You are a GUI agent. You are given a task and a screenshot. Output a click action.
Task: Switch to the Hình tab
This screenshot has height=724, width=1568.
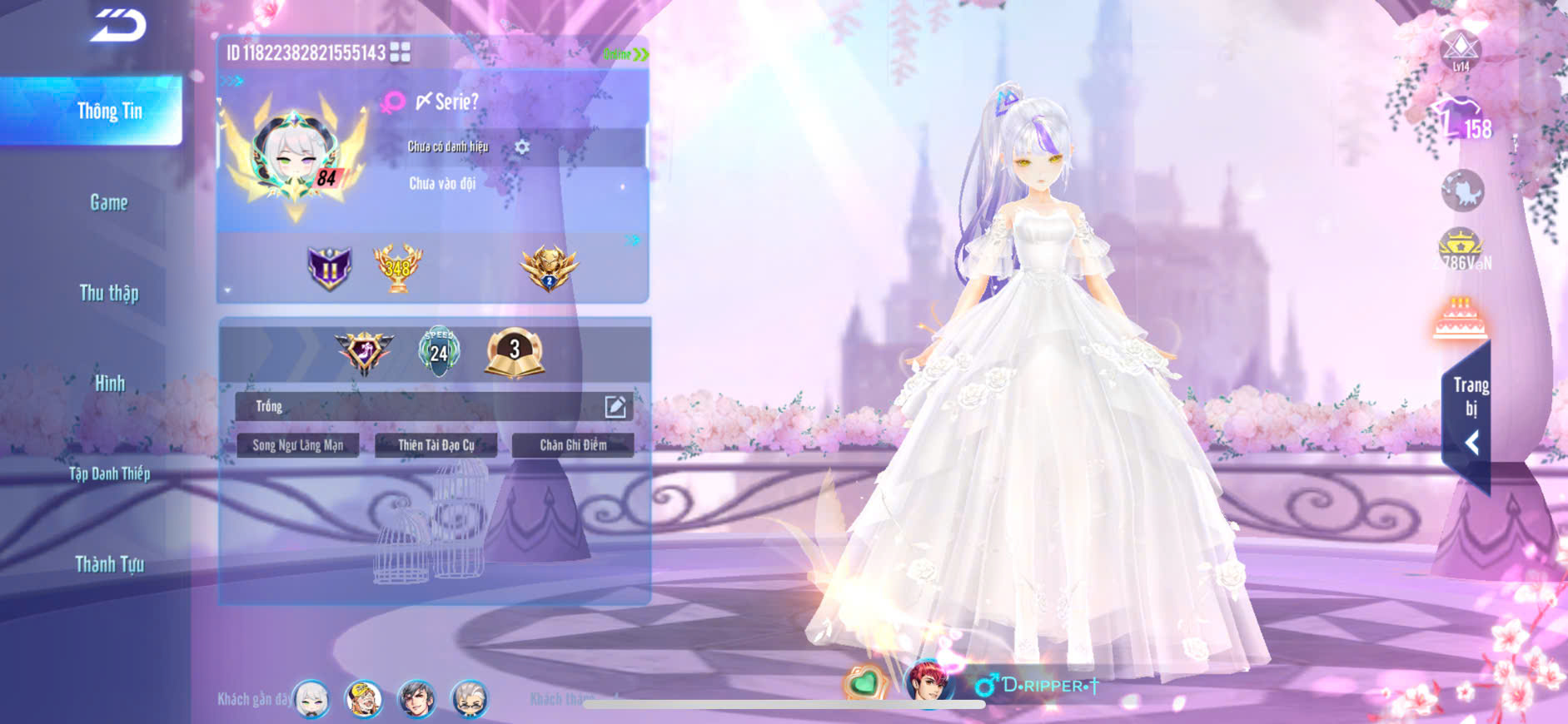(x=110, y=384)
